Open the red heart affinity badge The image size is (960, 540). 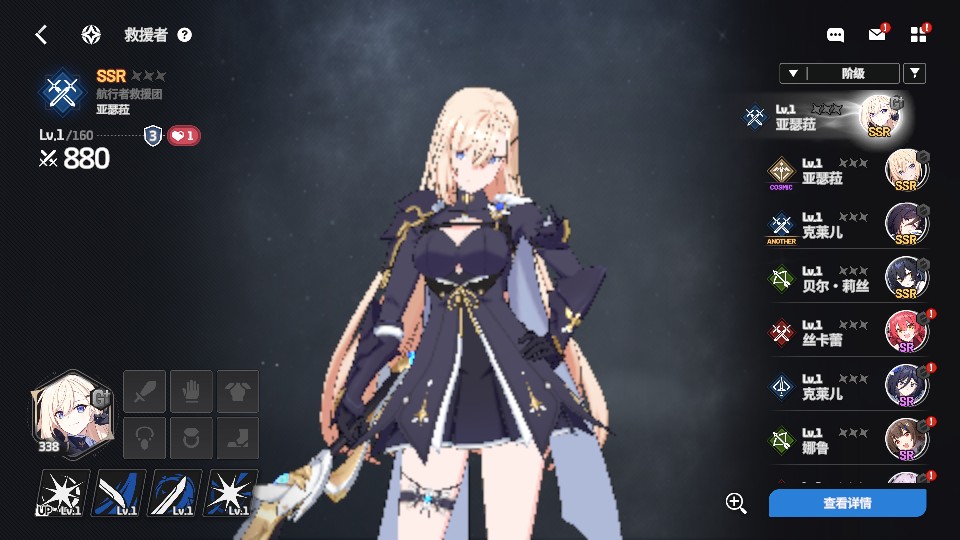click(183, 136)
